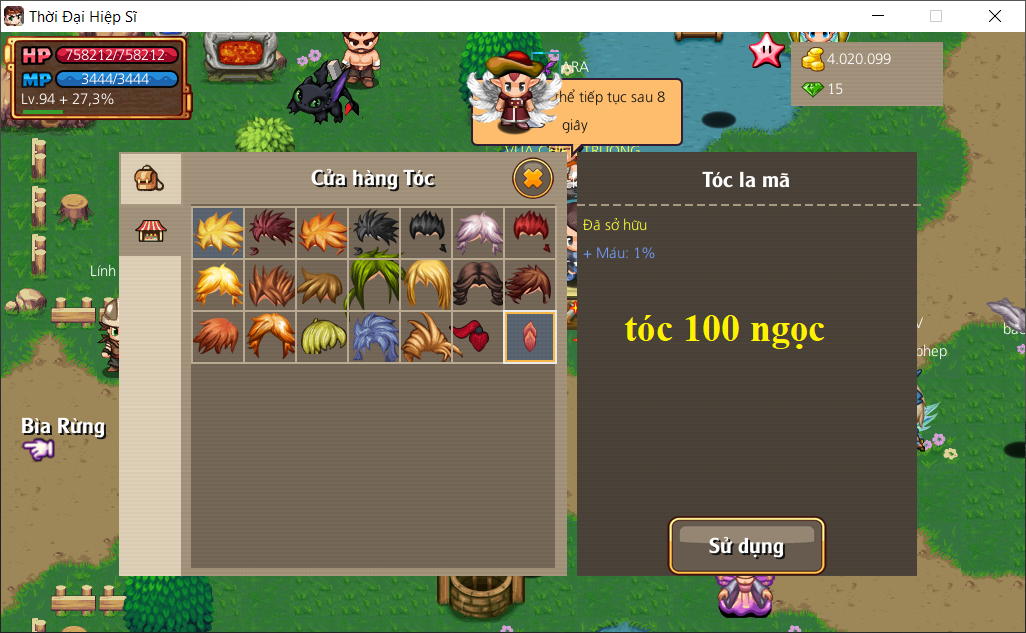The image size is (1026, 633).
Task: Select the light purple hair style
Action: (478, 232)
